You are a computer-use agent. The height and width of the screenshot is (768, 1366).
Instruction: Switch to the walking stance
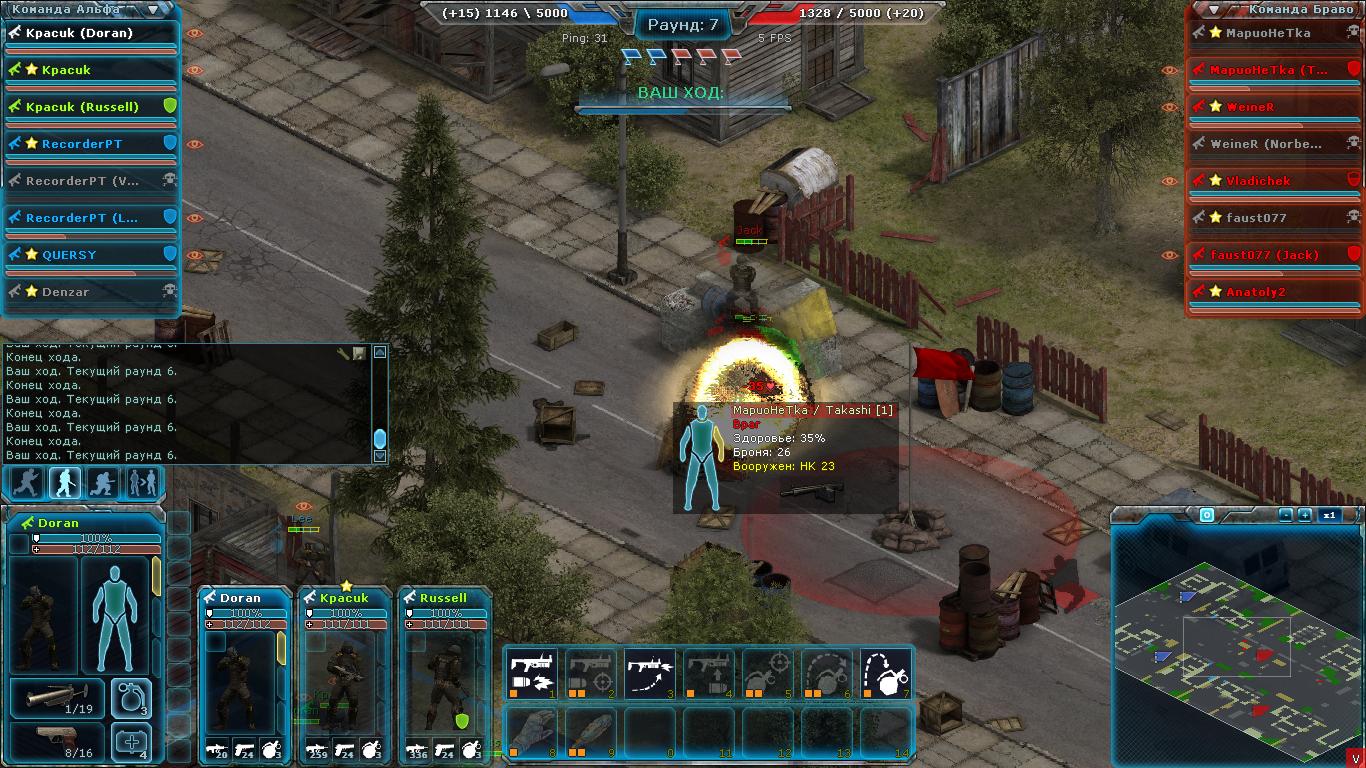[x=65, y=483]
